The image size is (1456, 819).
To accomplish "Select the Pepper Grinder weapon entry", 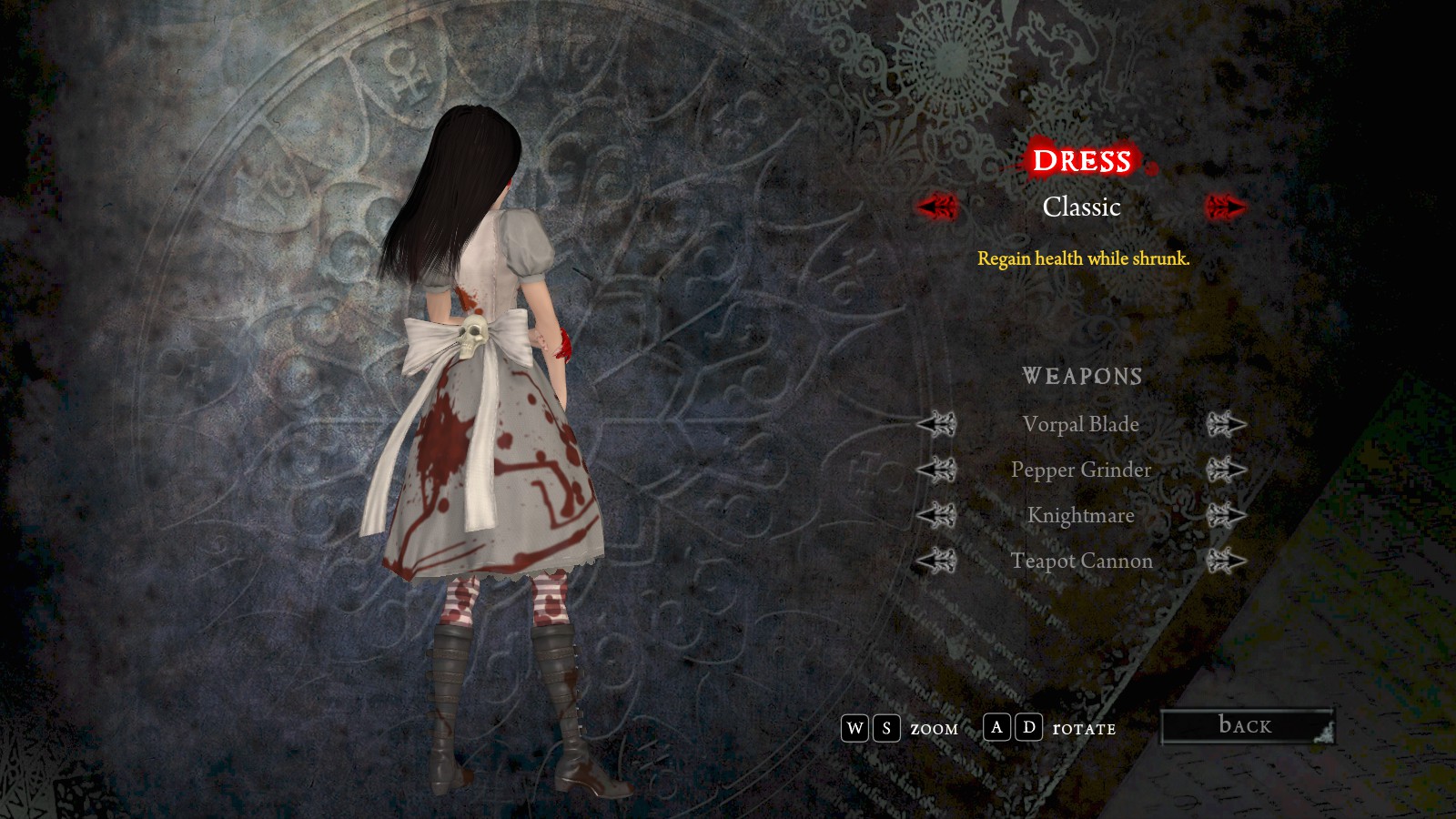I will click(x=1081, y=470).
